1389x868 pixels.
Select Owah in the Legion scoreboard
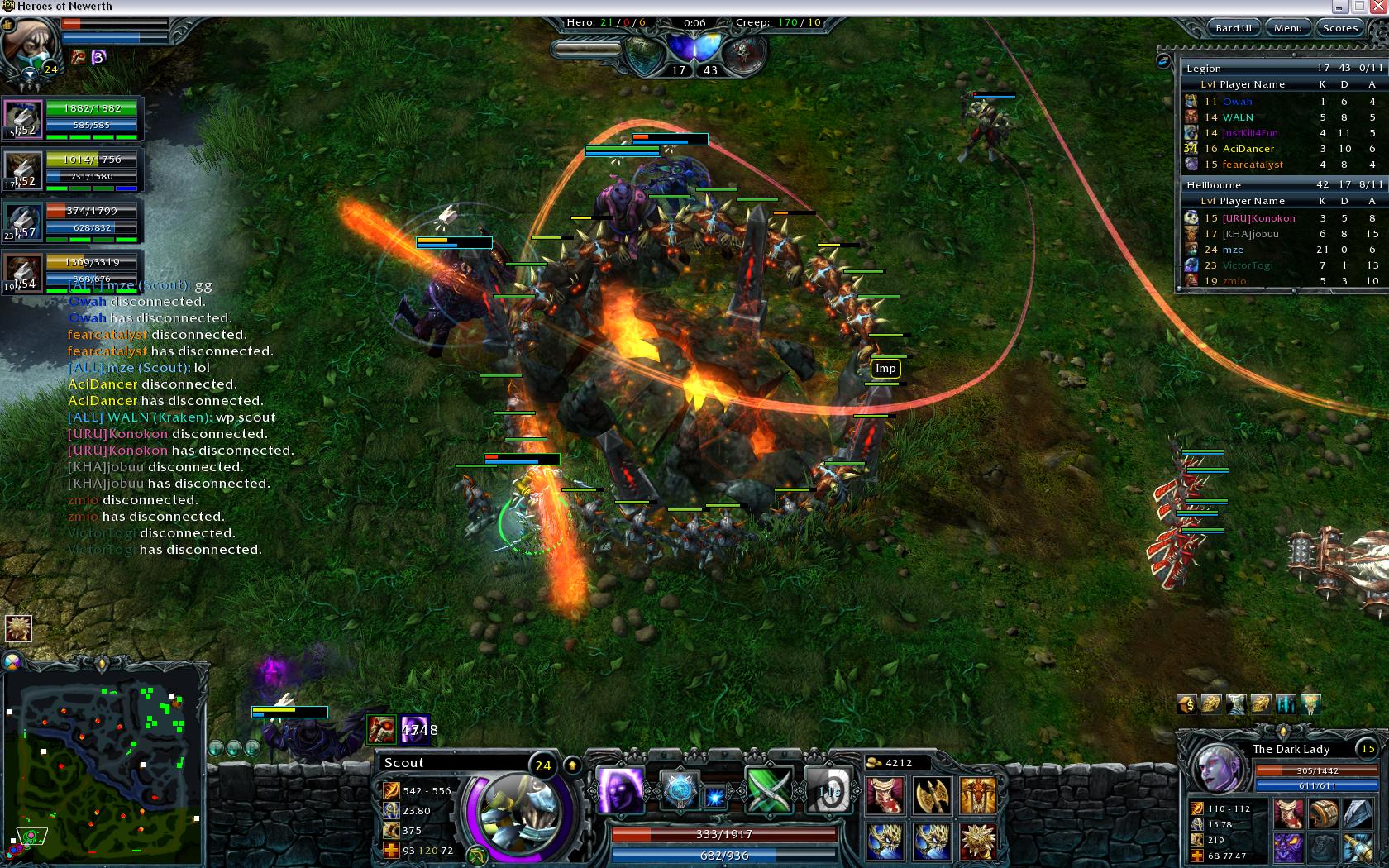[1237, 102]
